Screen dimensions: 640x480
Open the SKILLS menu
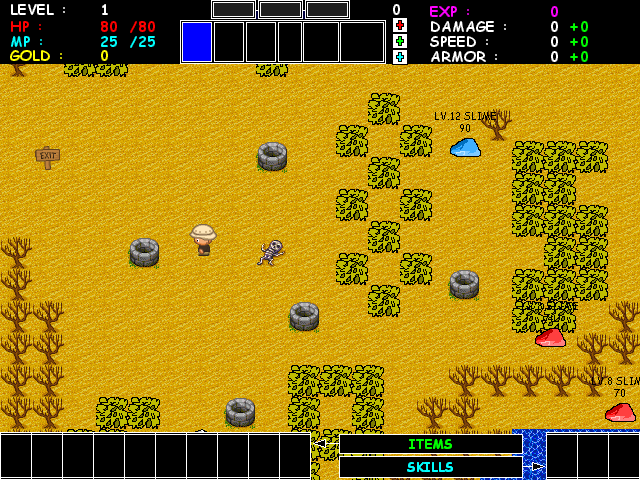click(x=430, y=467)
